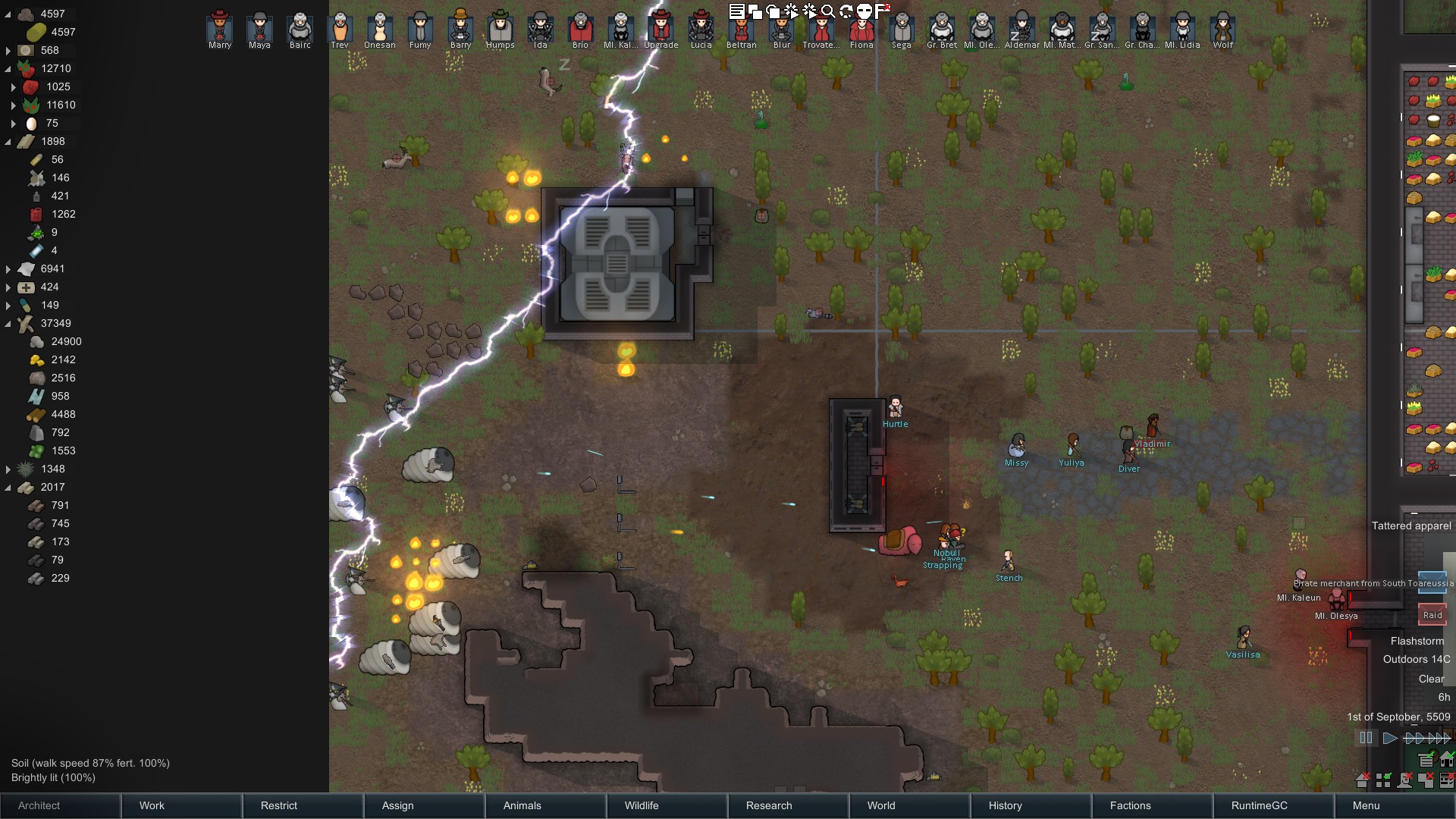1456x819 pixels.
Task: View the World map
Action: 910,805
